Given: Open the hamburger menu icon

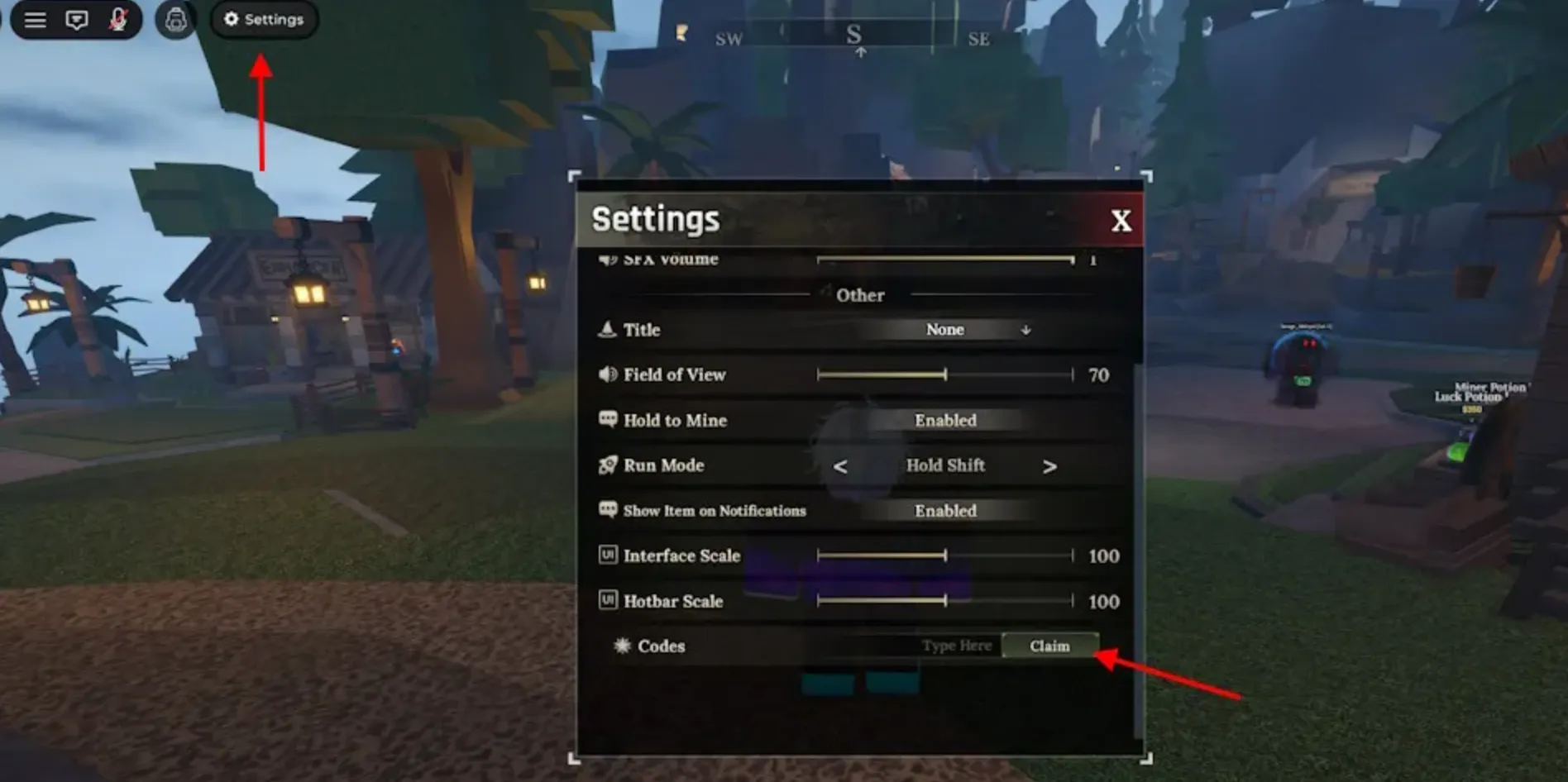Looking at the screenshot, I should 35,20.
